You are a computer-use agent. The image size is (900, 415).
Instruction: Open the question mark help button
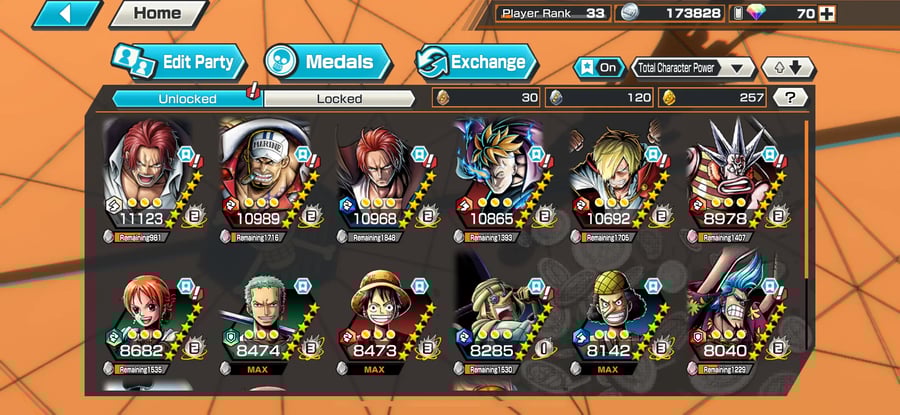(x=790, y=98)
